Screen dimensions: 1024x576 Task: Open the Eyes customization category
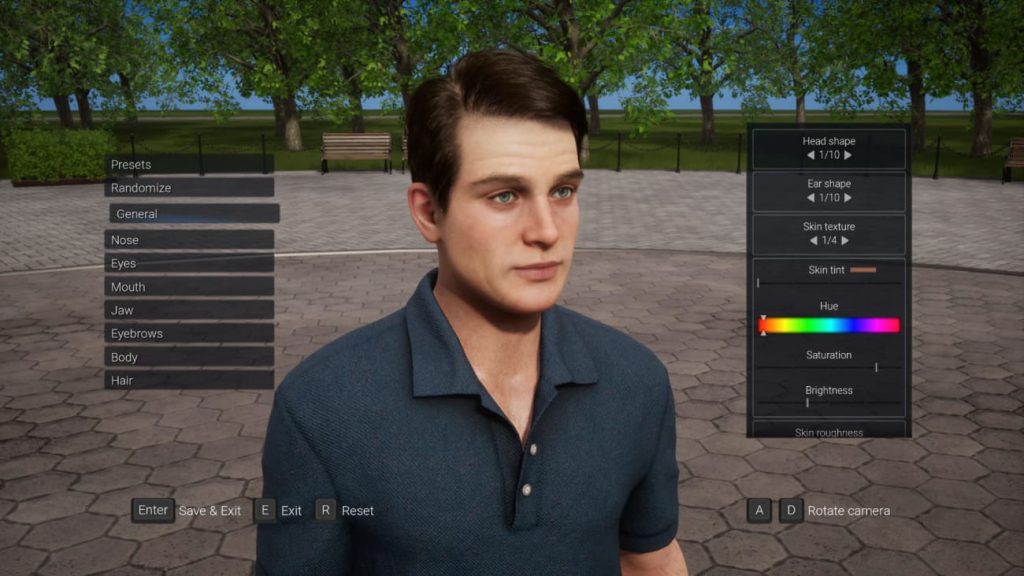pyautogui.click(x=188, y=263)
